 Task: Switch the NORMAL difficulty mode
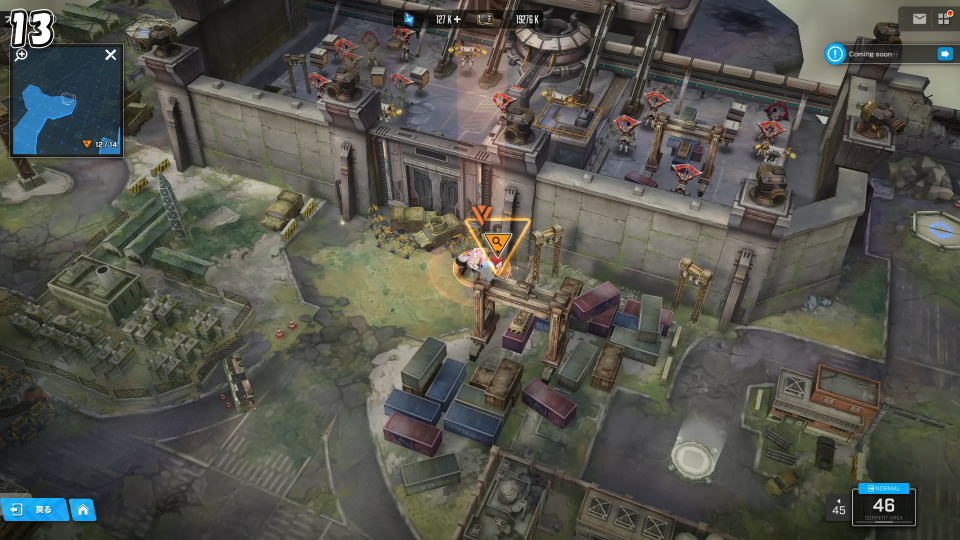point(883,488)
